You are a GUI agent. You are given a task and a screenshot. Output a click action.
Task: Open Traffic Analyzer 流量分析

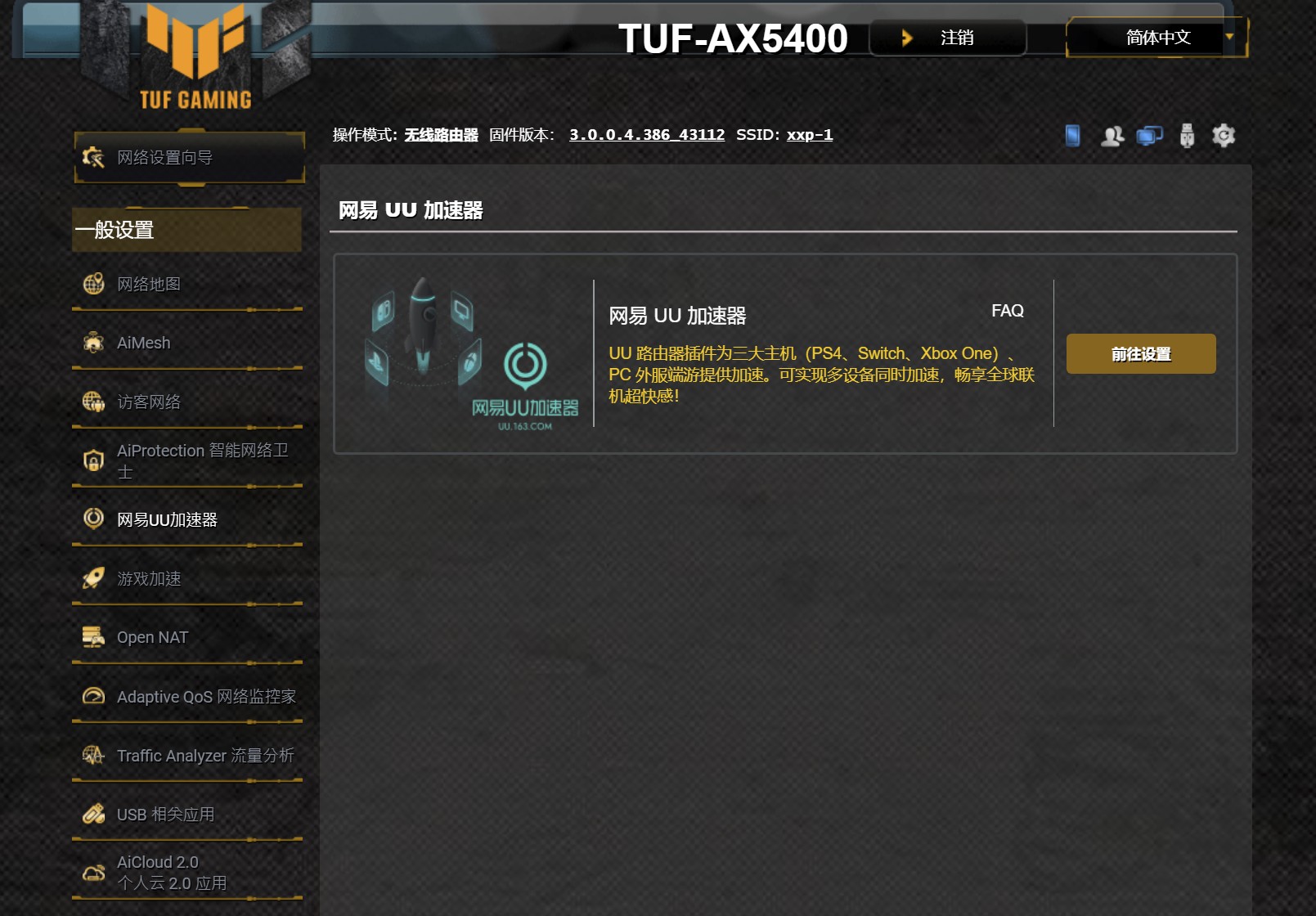pos(94,756)
